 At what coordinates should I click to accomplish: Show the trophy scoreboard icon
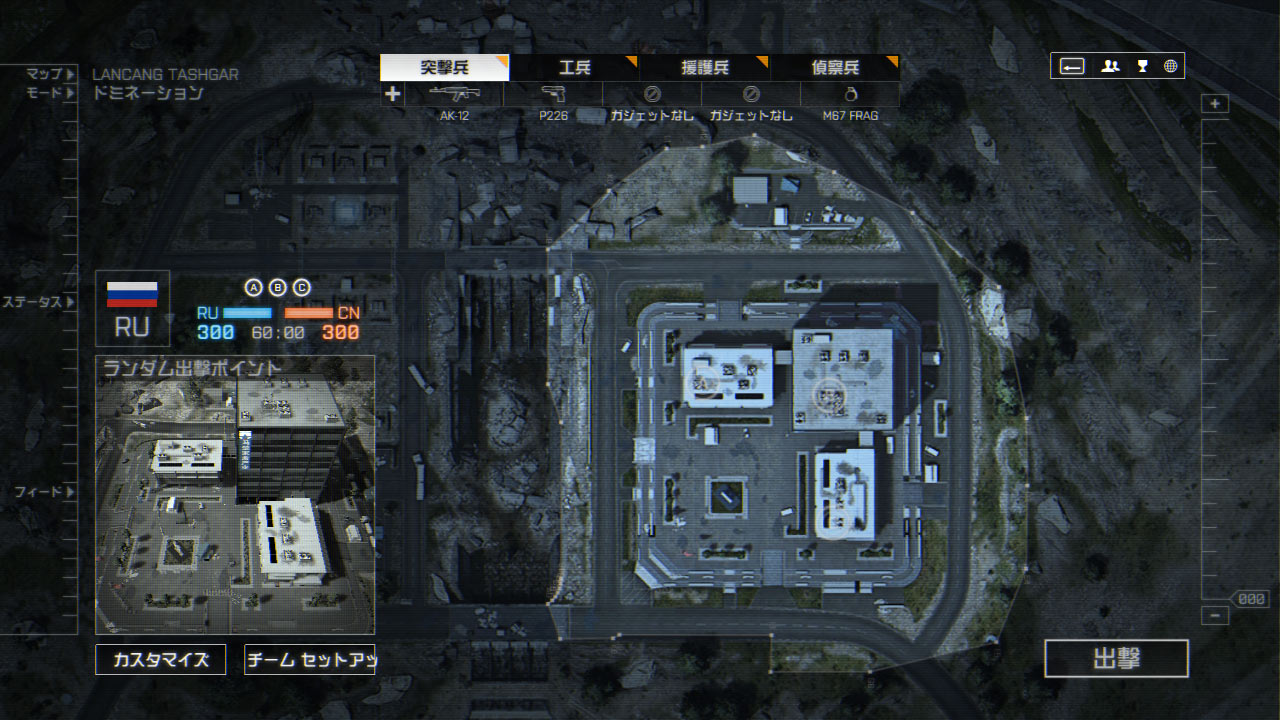click(x=1142, y=67)
